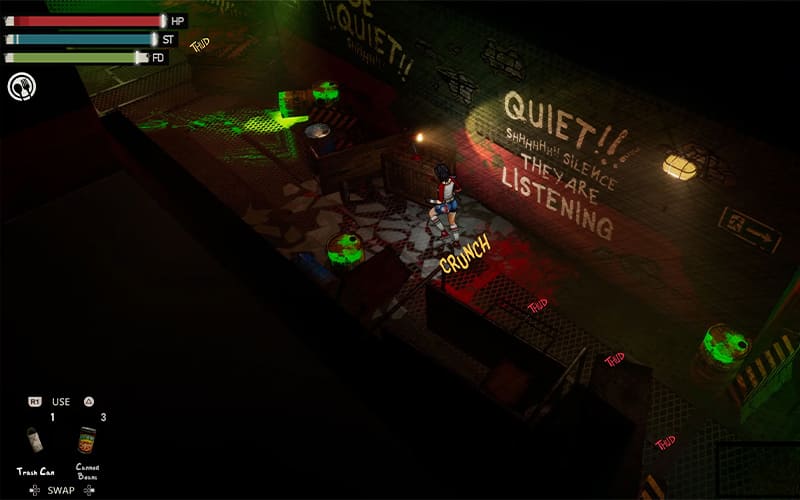Image resolution: width=800 pixels, height=500 pixels.
Task: Select the Canned Beans item slot
Action: click(x=87, y=441)
